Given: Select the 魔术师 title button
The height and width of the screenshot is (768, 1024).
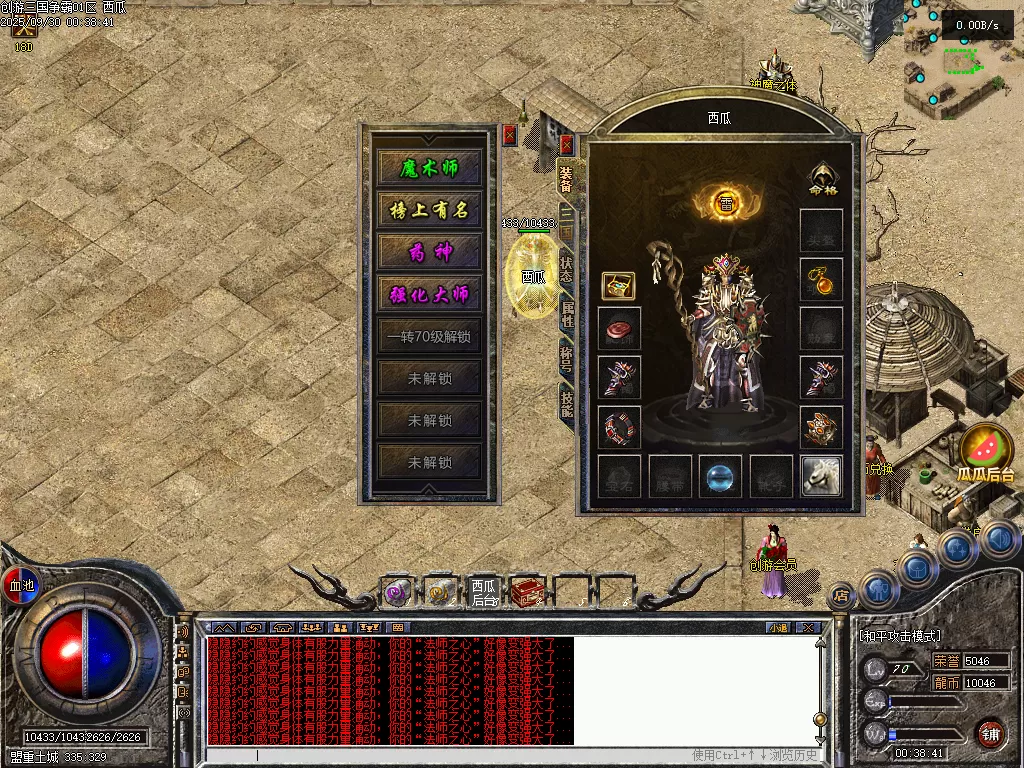Looking at the screenshot, I should [x=429, y=168].
